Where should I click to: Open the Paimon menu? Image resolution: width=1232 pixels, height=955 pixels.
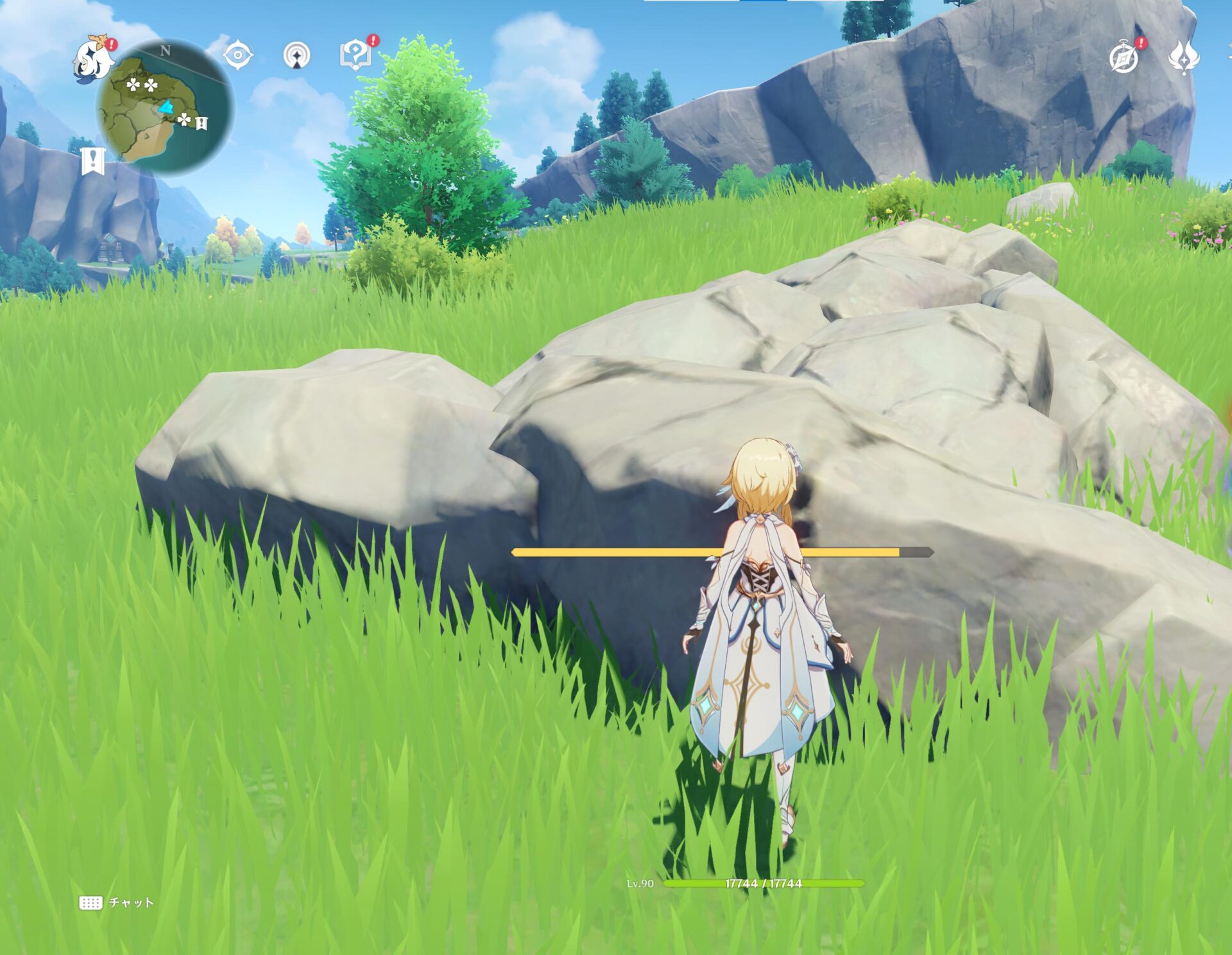[93, 59]
